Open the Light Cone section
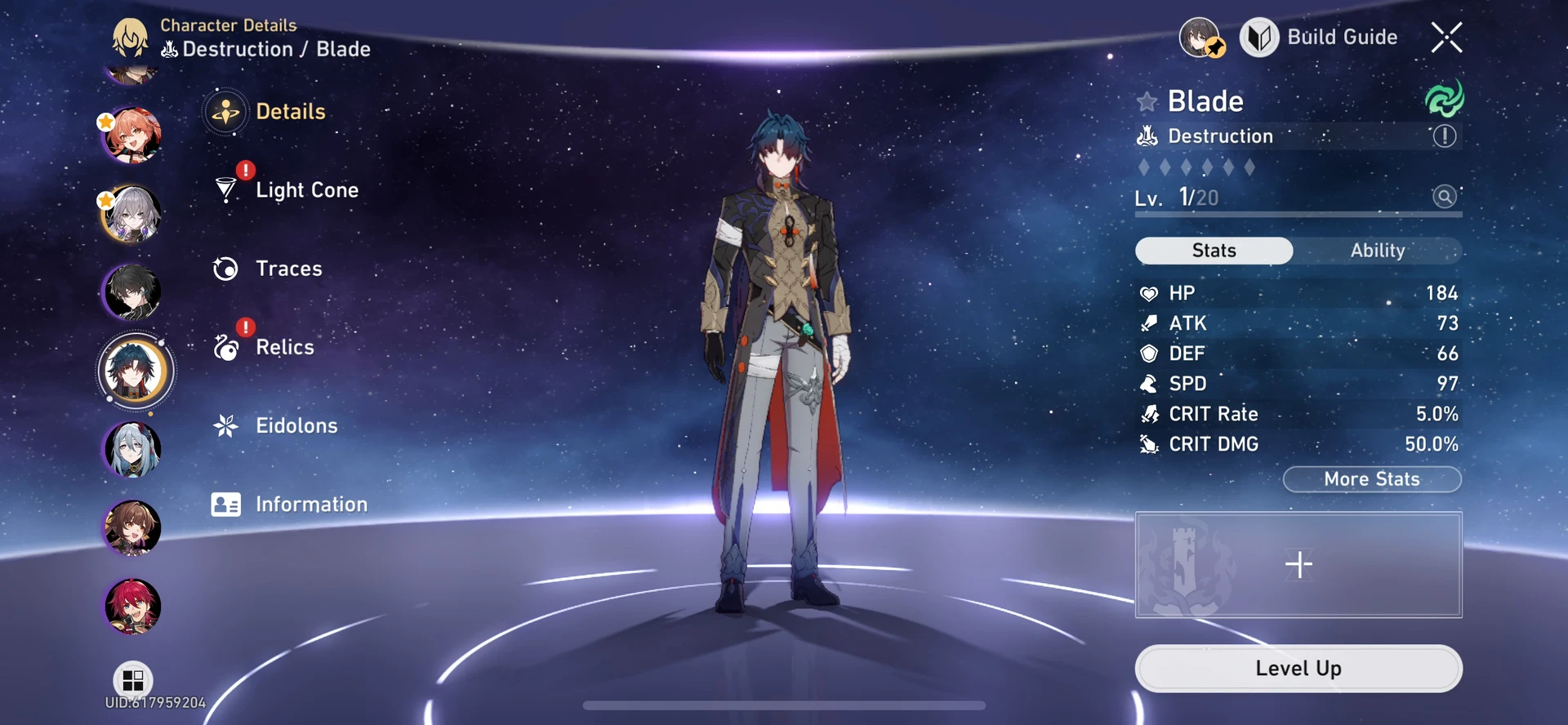 click(225, 189)
